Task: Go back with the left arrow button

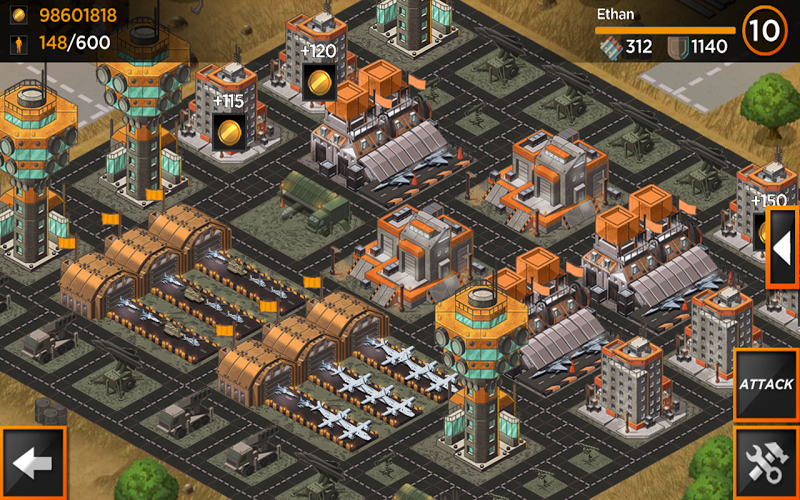Action: click(33, 463)
